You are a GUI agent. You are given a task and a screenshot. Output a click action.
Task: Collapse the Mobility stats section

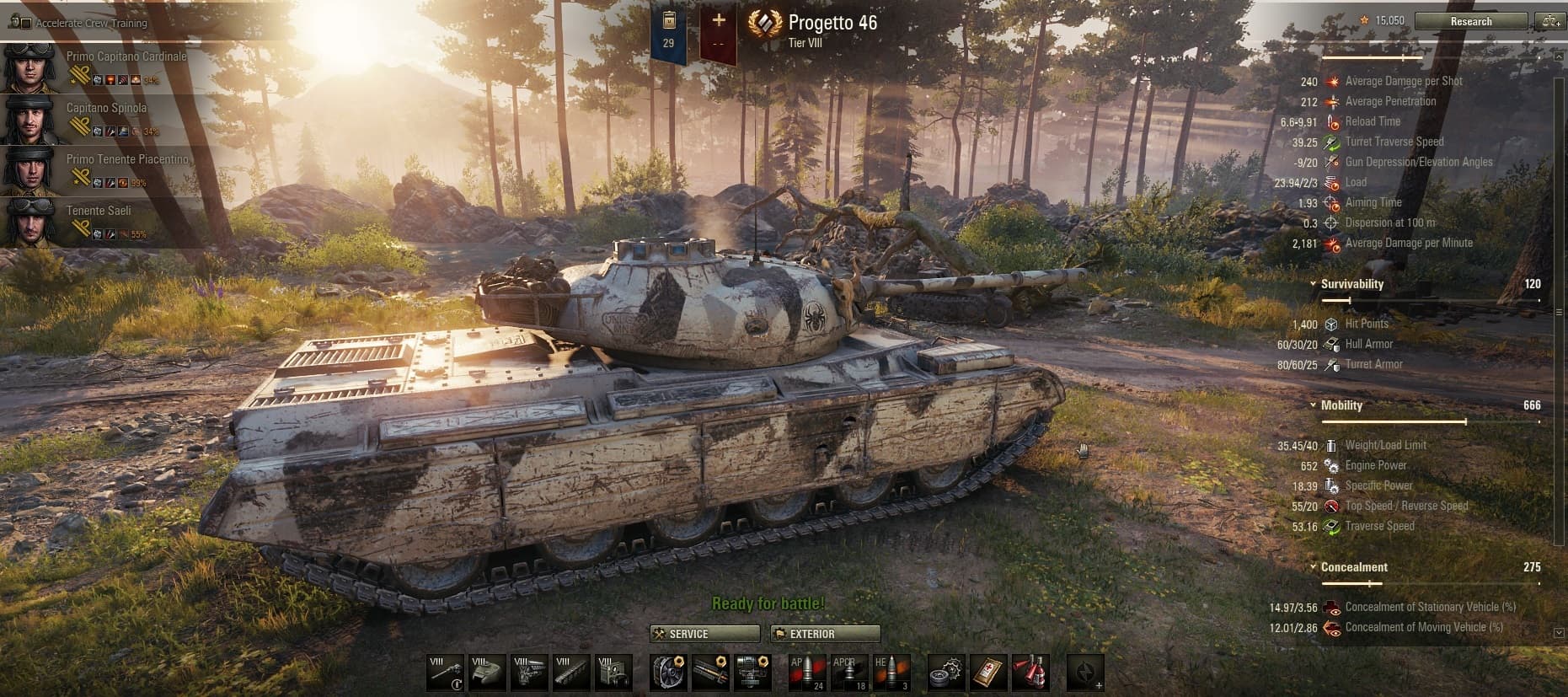(x=1314, y=405)
